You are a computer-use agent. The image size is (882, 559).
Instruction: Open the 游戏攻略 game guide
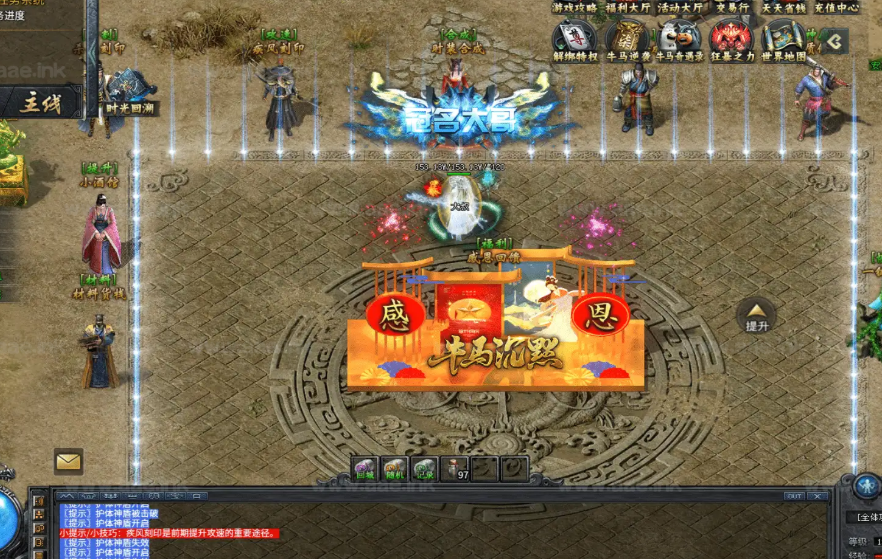pyautogui.click(x=574, y=8)
